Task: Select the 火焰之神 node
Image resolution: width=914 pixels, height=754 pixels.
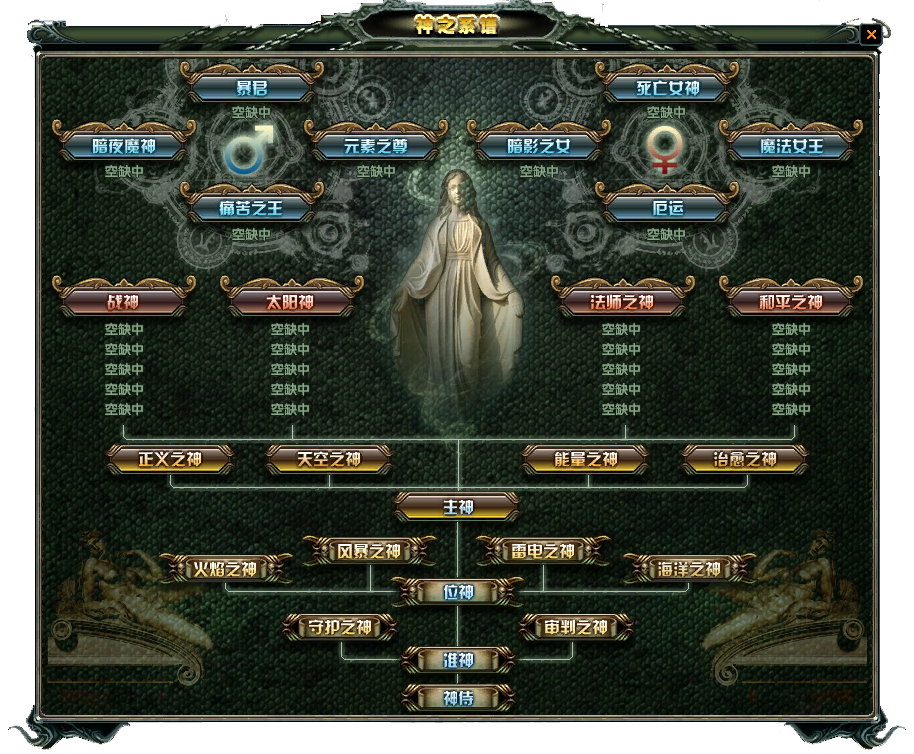Action: [x=225, y=570]
